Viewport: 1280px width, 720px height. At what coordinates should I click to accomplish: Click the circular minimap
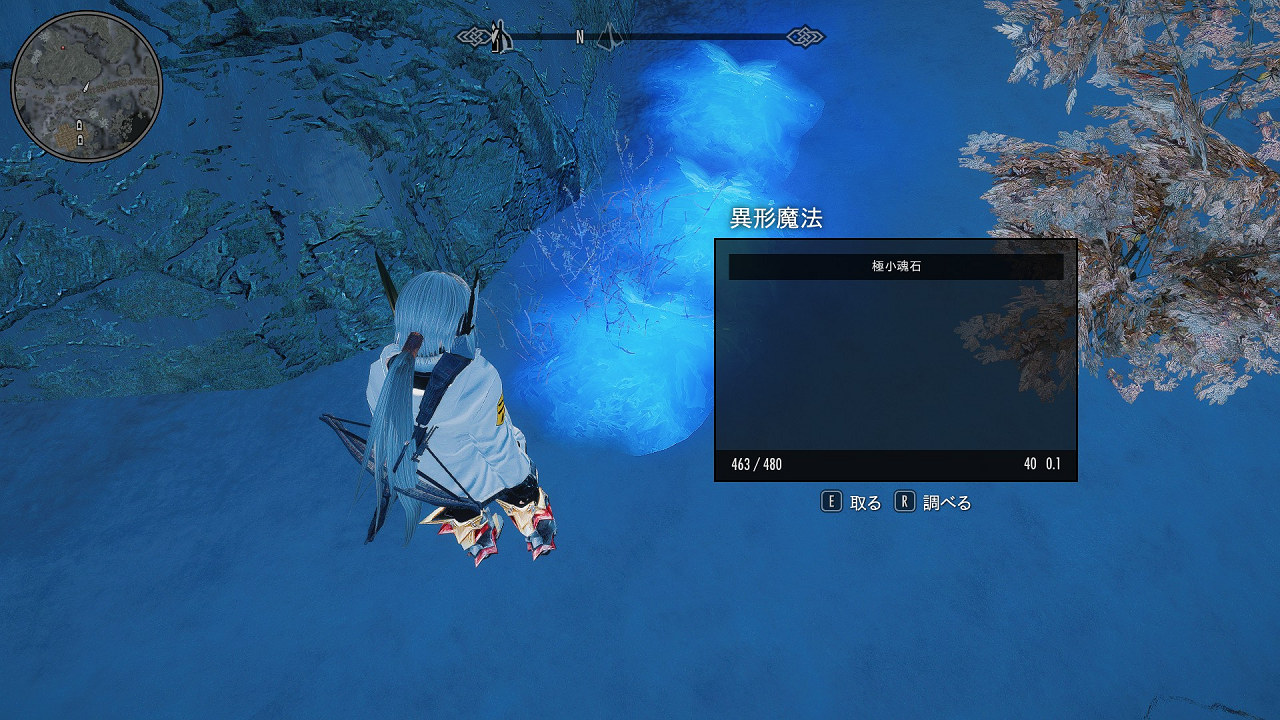[x=87, y=87]
